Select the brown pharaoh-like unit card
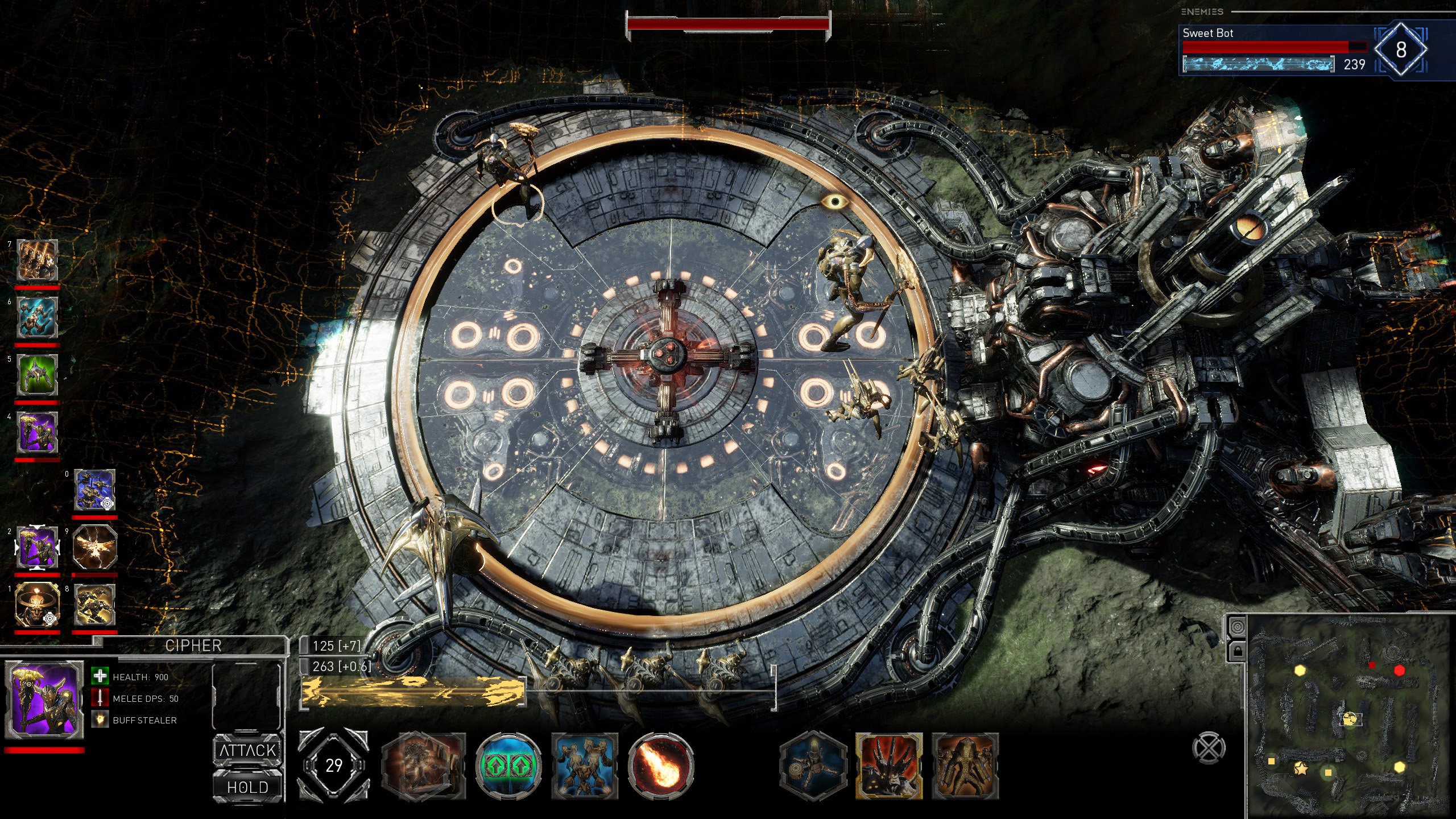The image size is (1456, 819). point(965,766)
